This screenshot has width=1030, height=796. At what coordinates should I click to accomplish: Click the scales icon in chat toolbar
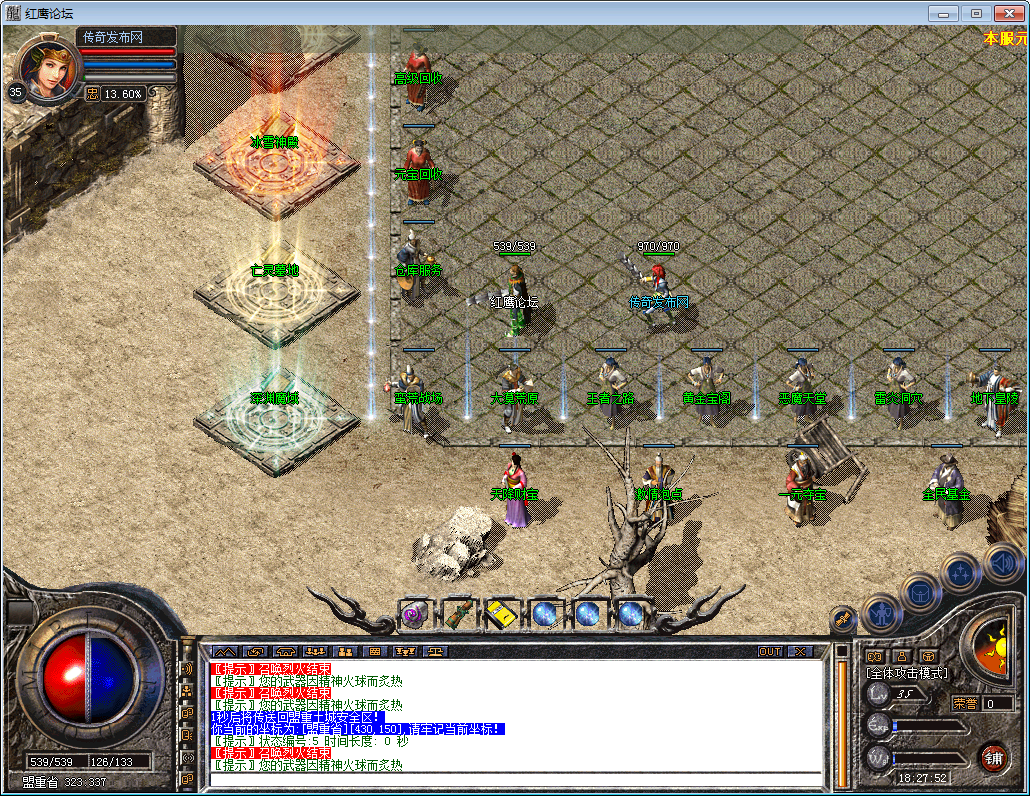438,651
